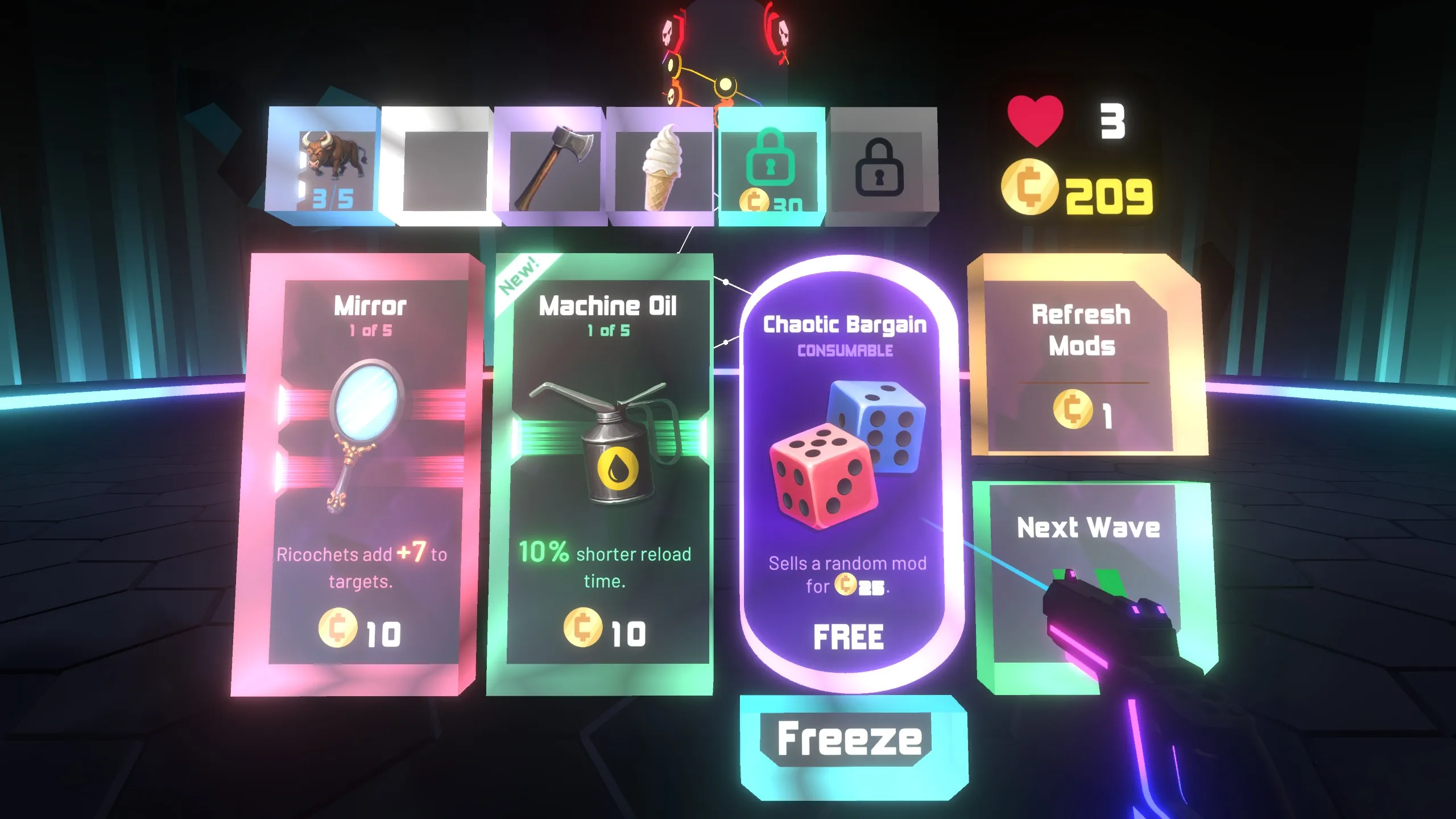The image size is (1456, 819).
Task: Take the free Chaotic Bargain consumable
Action: 847,472
